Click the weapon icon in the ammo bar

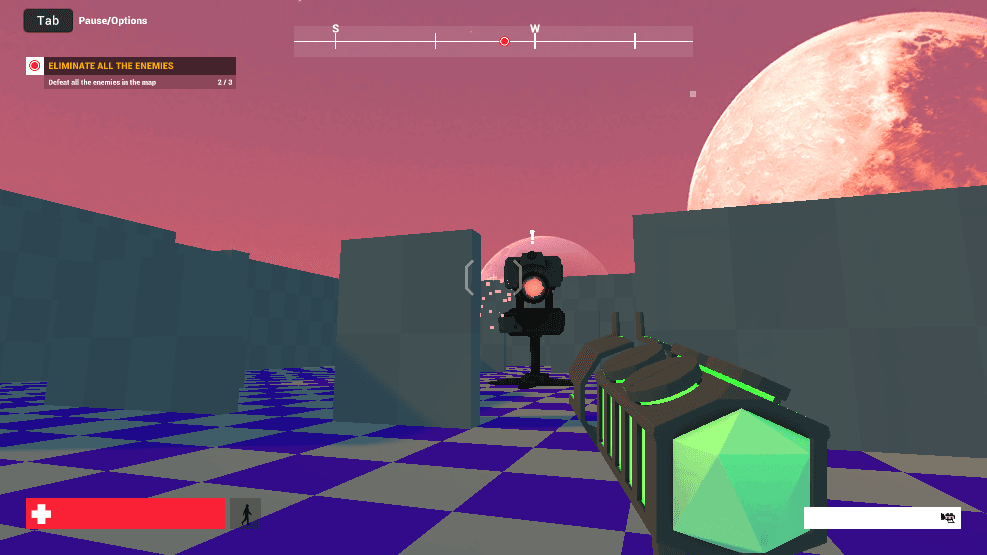pyautogui.click(x=948, y=518)
